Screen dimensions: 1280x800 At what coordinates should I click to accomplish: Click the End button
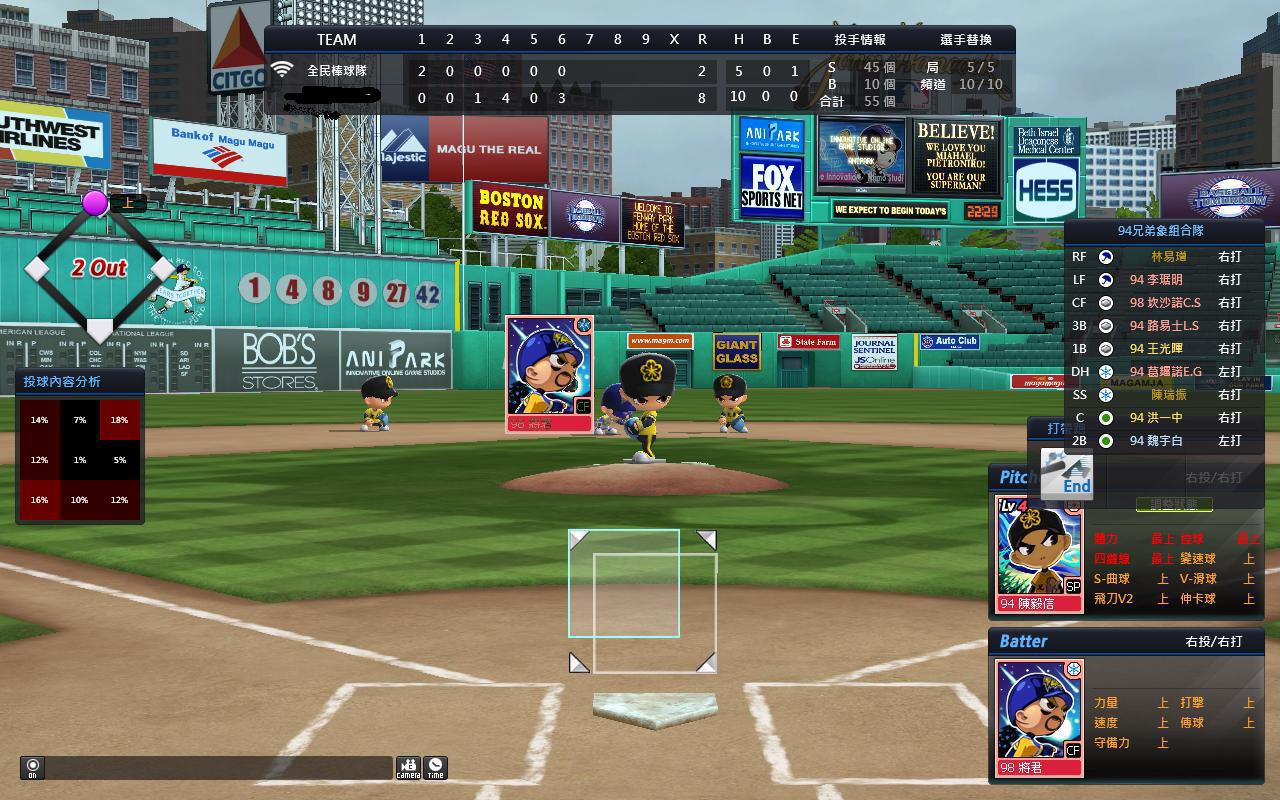pyautogui.click(x=1067, y=474)
